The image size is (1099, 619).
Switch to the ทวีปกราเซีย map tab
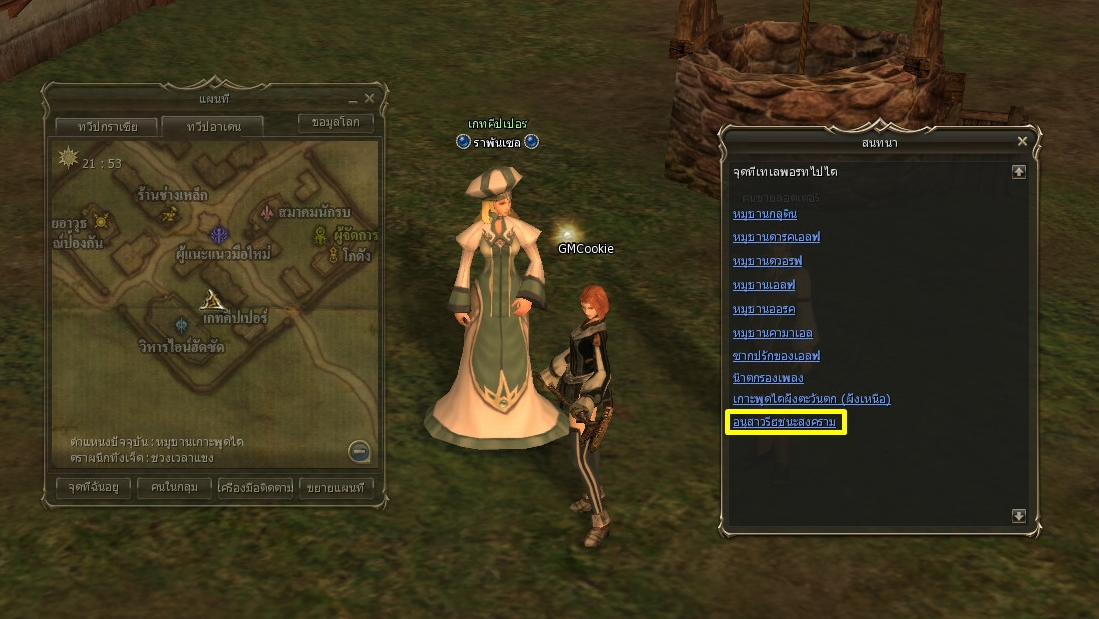(x=104, y=127)
